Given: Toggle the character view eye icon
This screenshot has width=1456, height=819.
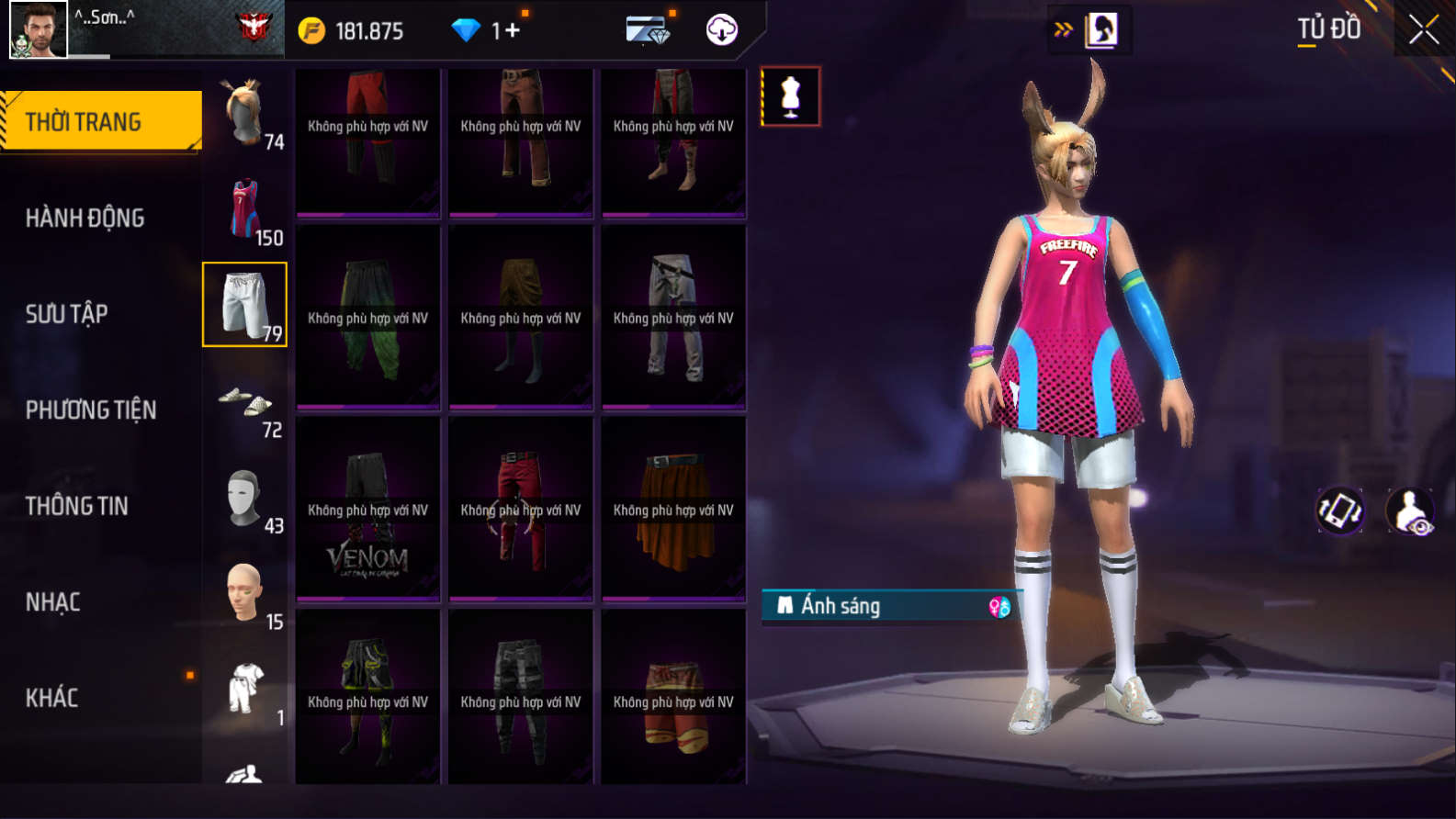Looking at the screenshot, I should tap(1410, 511).
